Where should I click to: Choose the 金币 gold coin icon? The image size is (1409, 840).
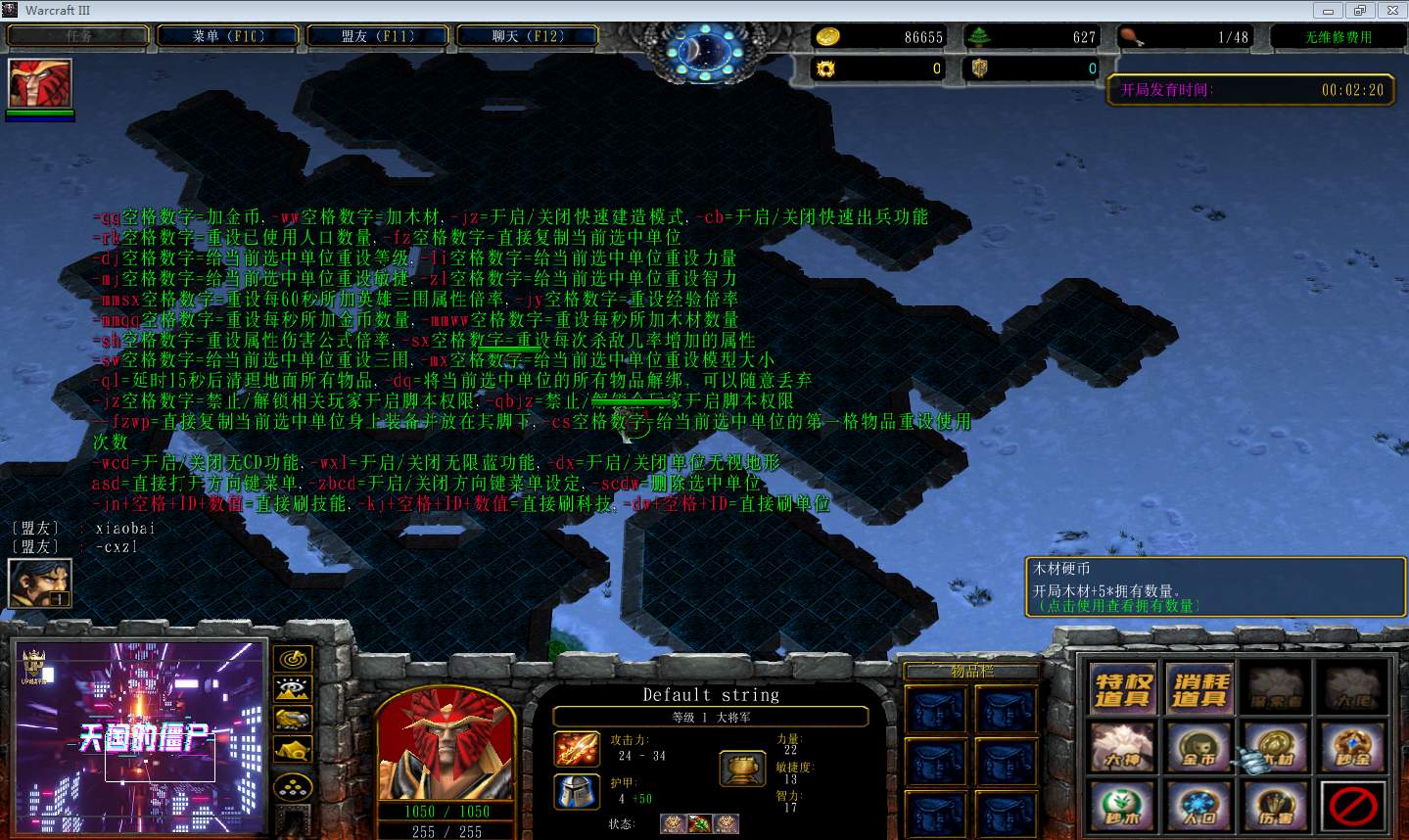click(x=1199, y=748)
